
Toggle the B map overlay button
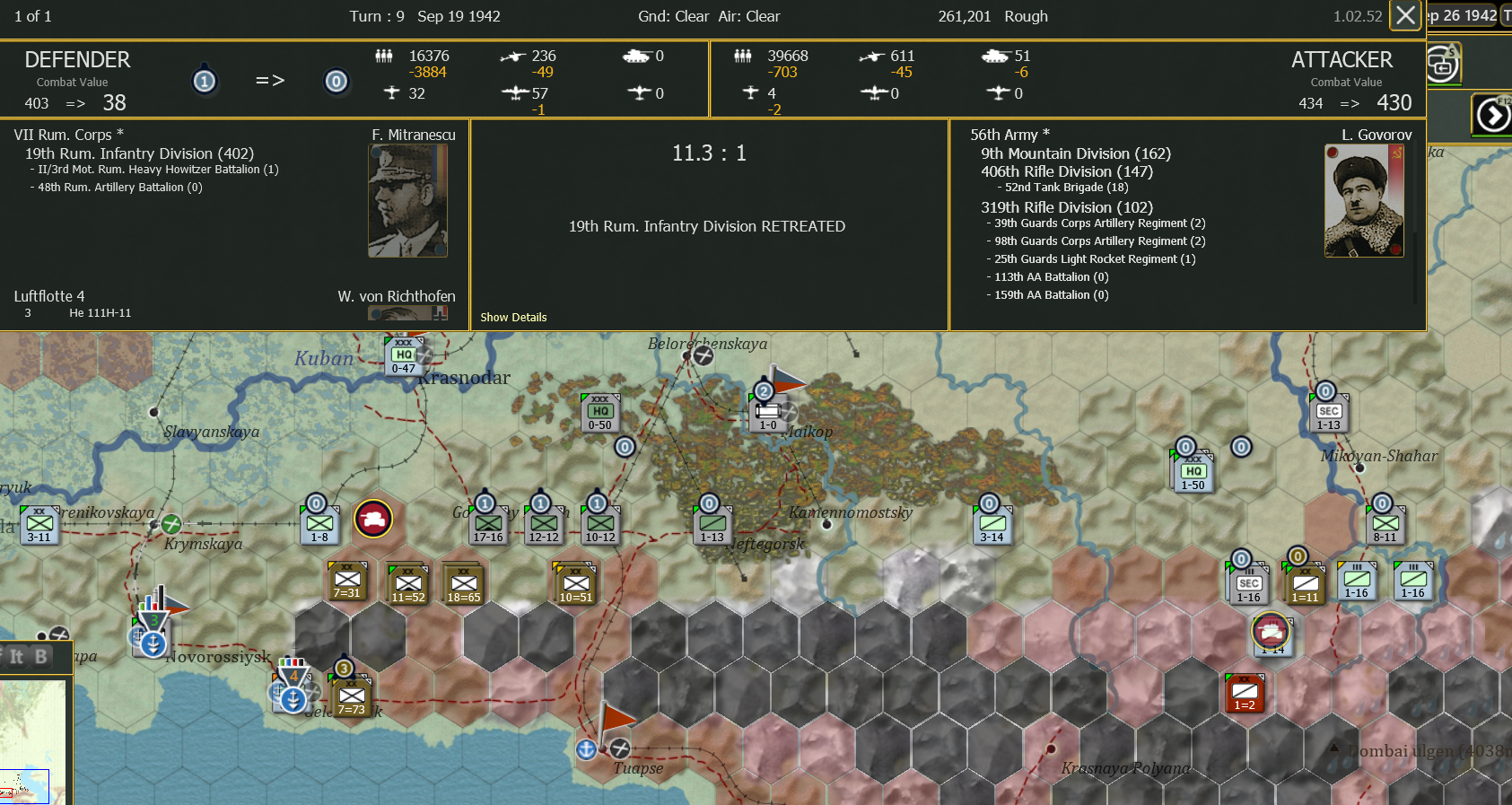[x=42, y=657]
